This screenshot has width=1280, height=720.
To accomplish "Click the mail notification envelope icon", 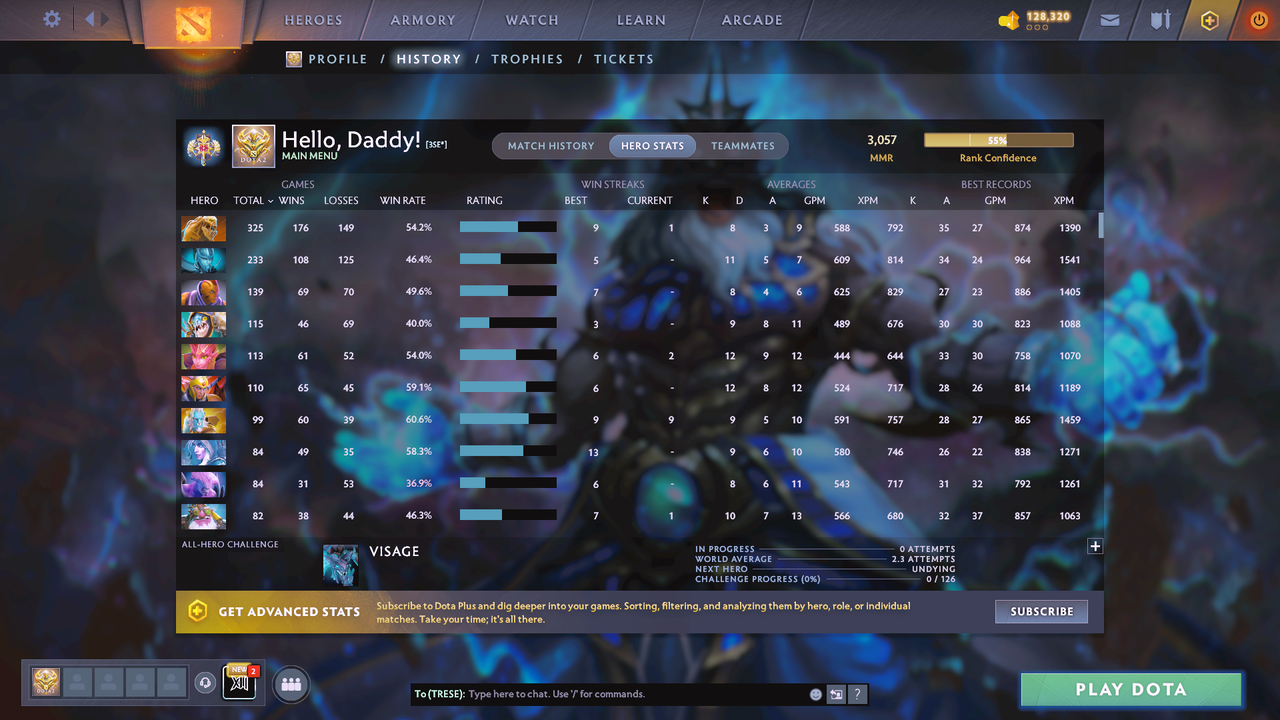I will pos(1109,19).
